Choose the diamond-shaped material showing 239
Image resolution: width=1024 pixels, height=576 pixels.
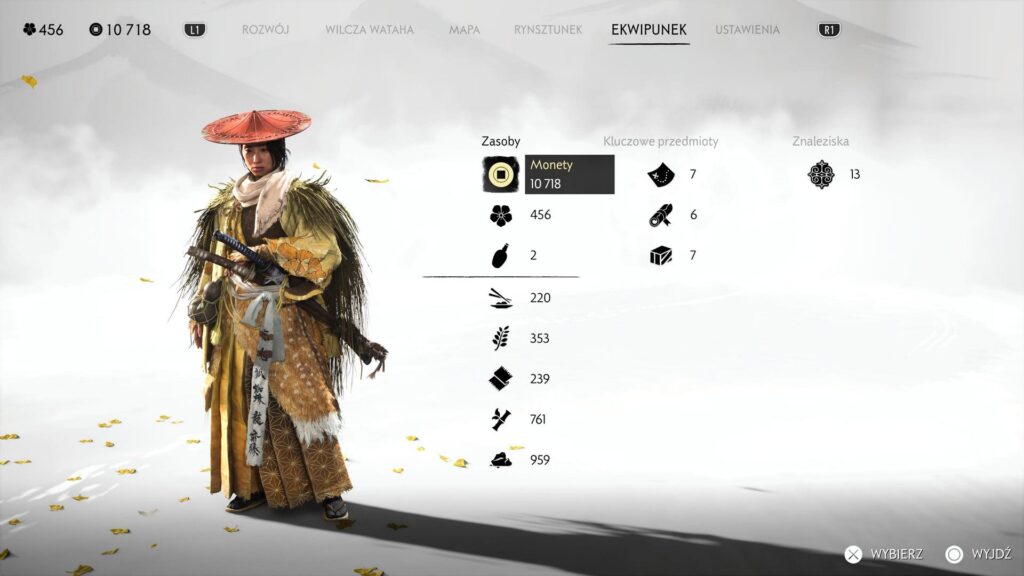click(x=501, y=379)
